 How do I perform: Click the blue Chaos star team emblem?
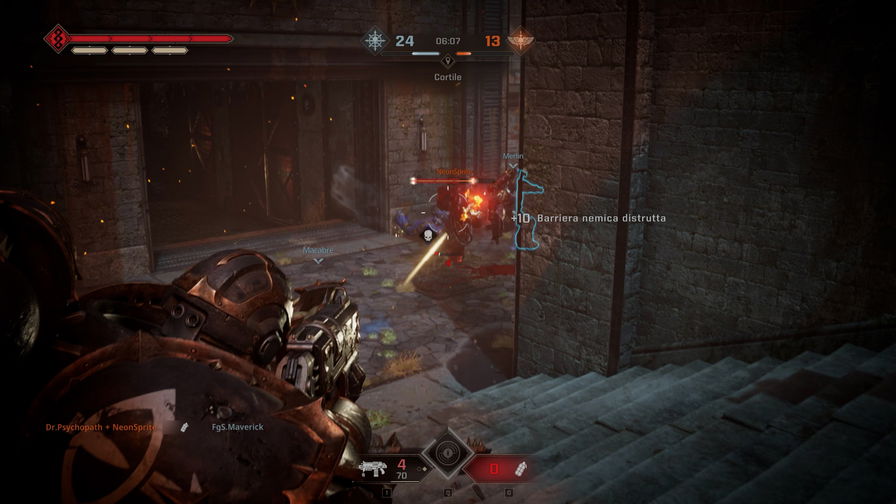point(375,41)
